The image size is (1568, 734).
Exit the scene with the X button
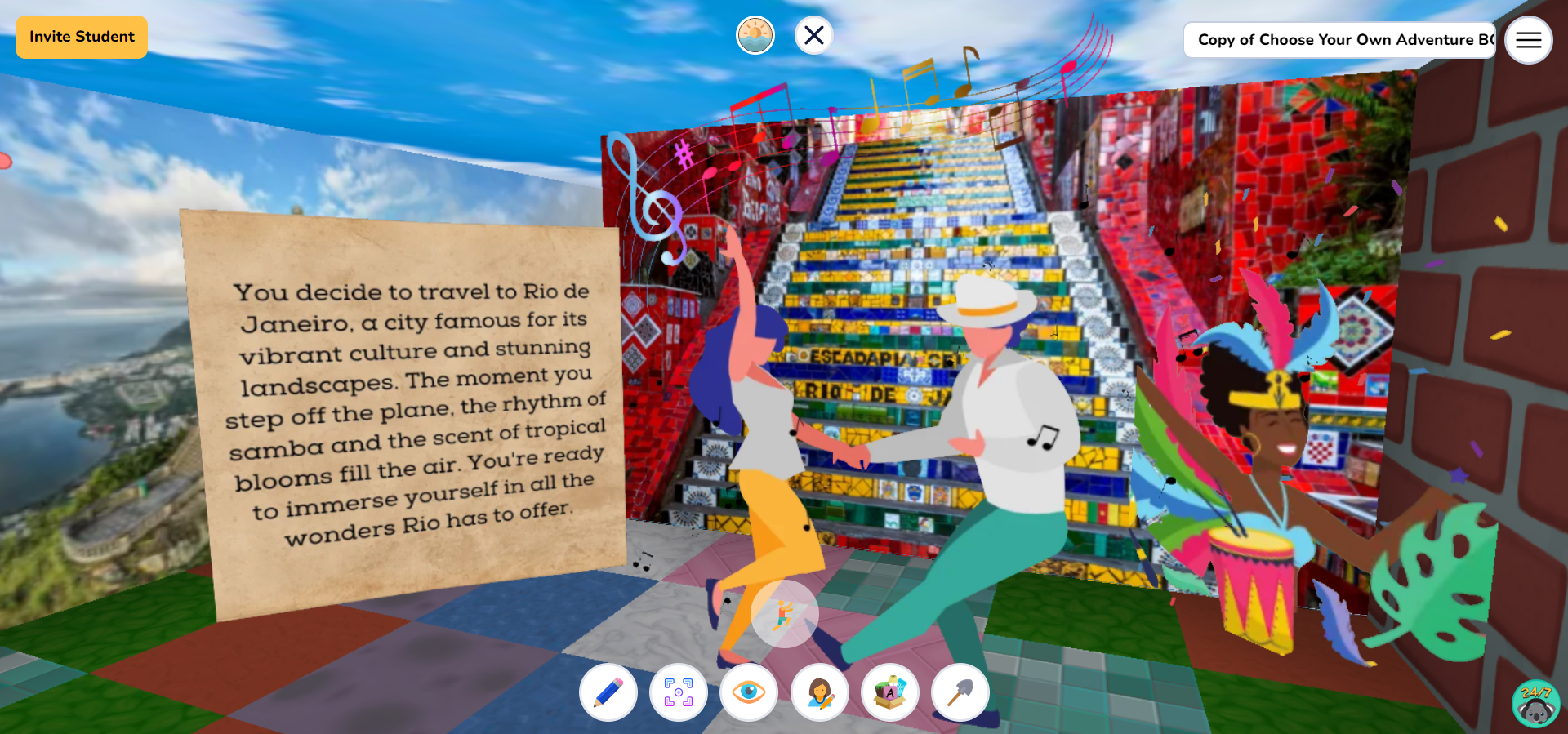click(813, 35)
